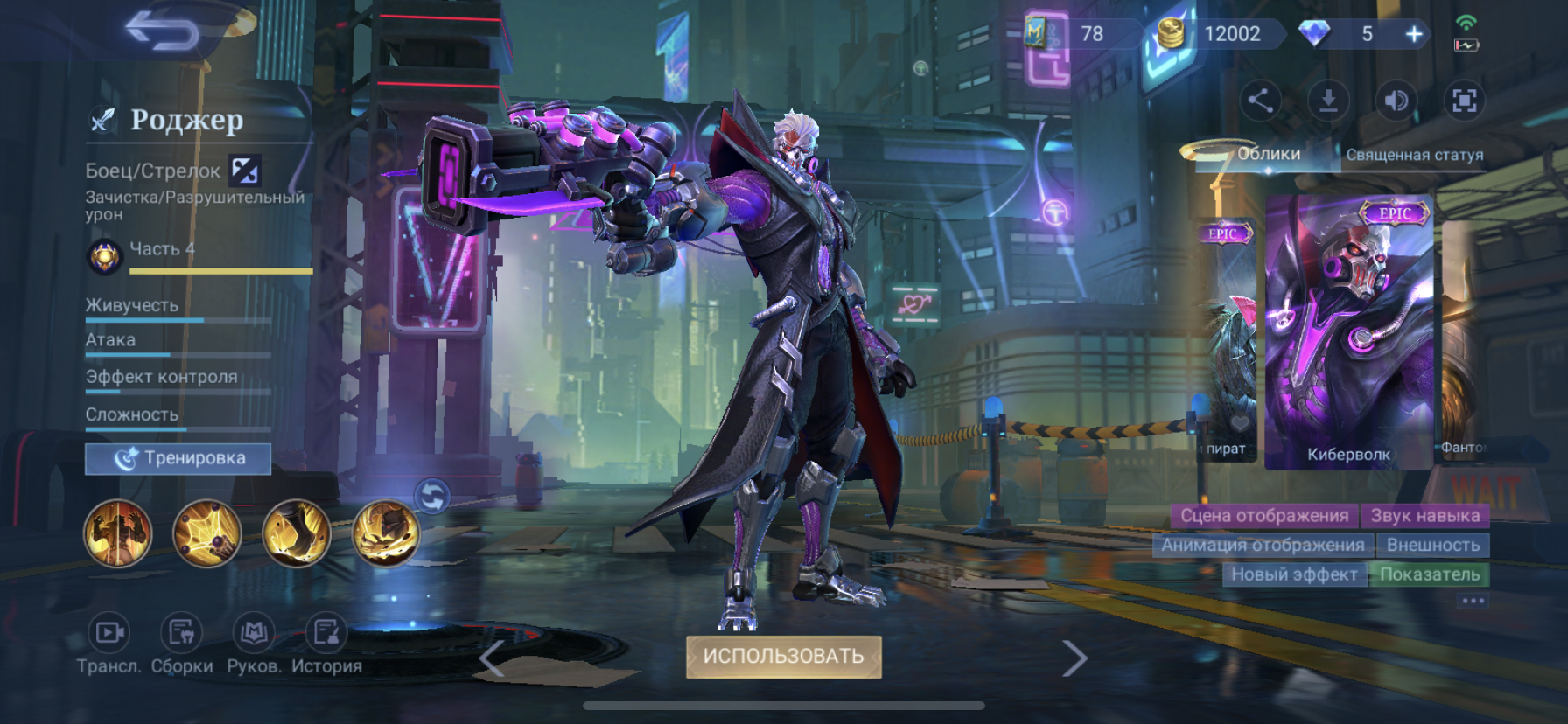Open the Облики skins tab
The height and width of the screenshot is (724, 1568).
[1268, 154]
